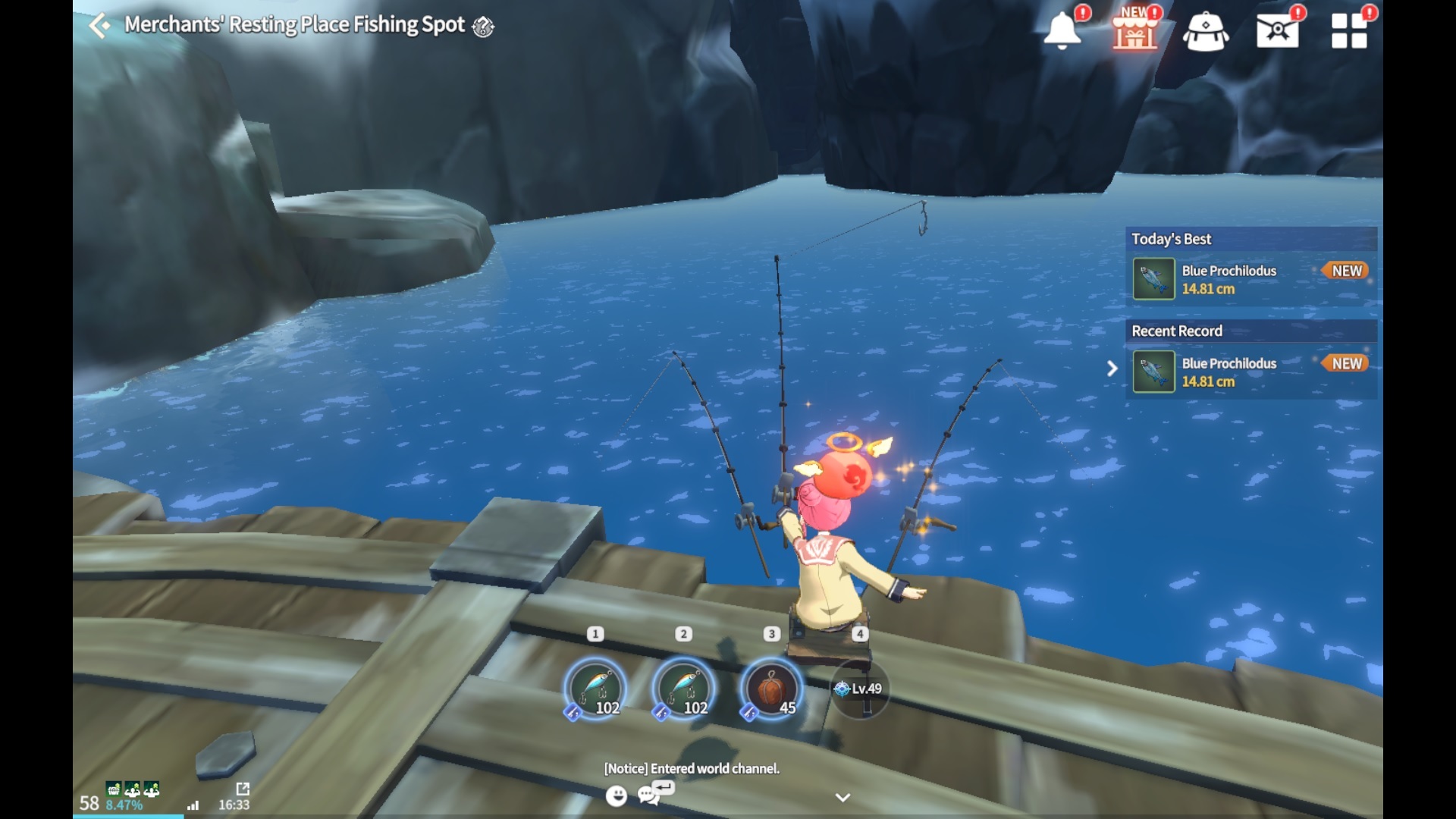Open the four-square main menu
Viewport: 1456px width, 819px height.
(x=1349, y=31)
